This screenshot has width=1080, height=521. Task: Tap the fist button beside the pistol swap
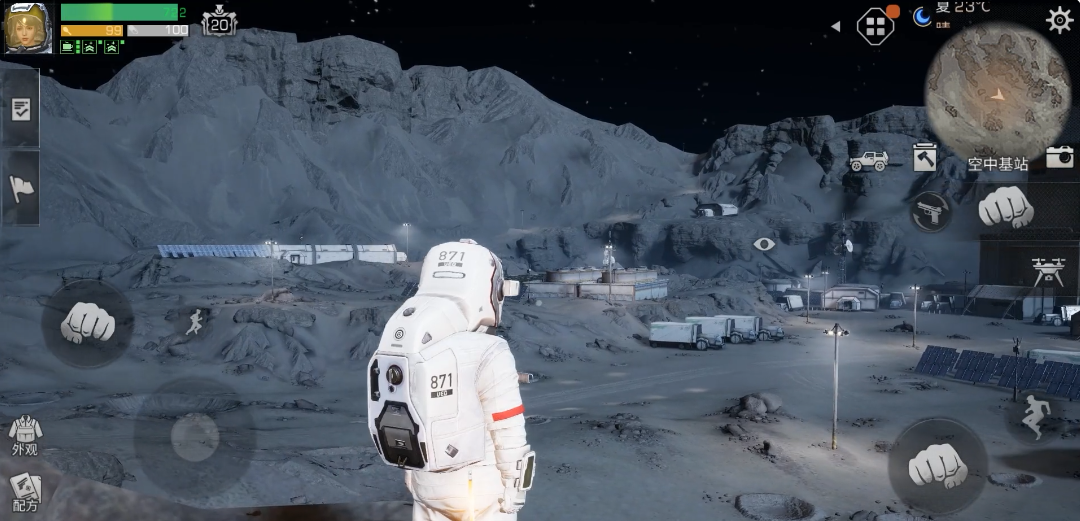(x=1004, y=207)
